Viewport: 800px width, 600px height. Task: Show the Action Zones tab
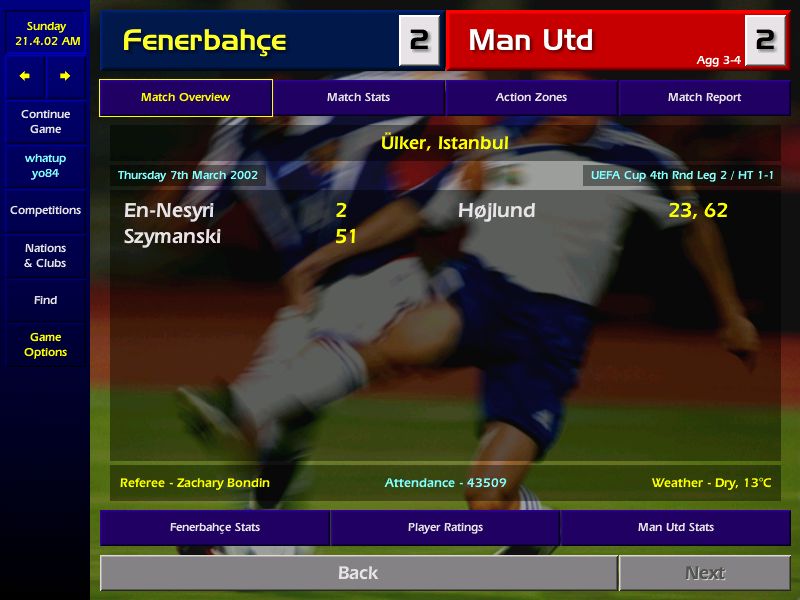coord(531,98)
